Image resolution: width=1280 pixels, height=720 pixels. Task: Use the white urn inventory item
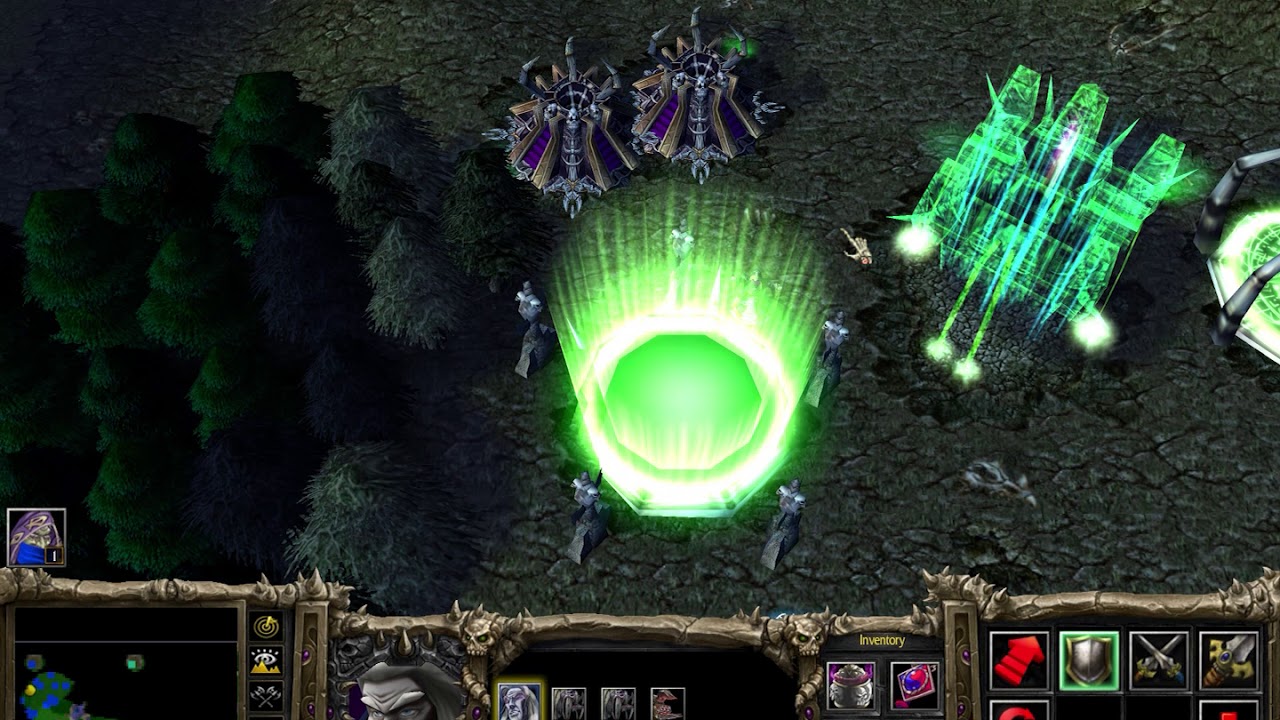[851, 686]
